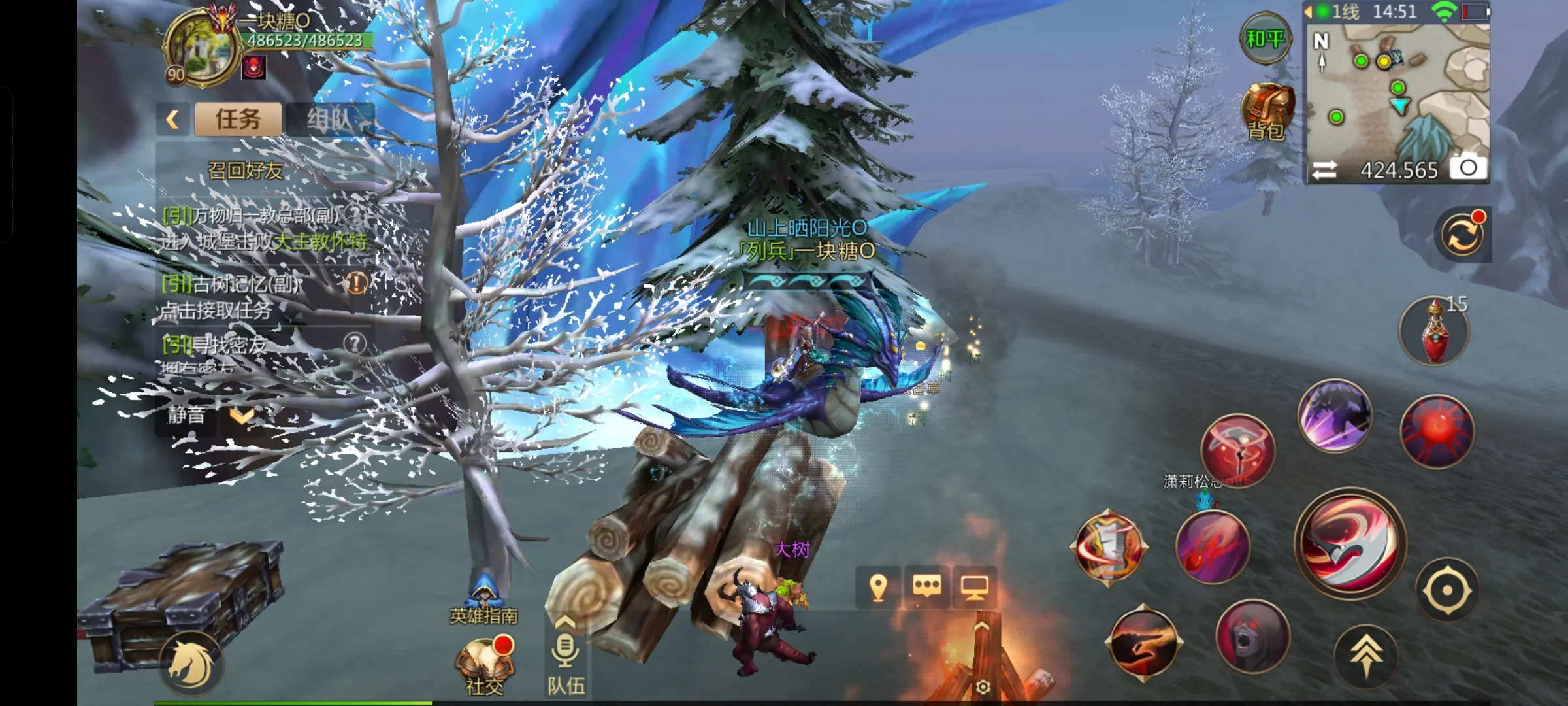
Task: Collapse the quest panel with the back arrow
Action: (172, 120)
